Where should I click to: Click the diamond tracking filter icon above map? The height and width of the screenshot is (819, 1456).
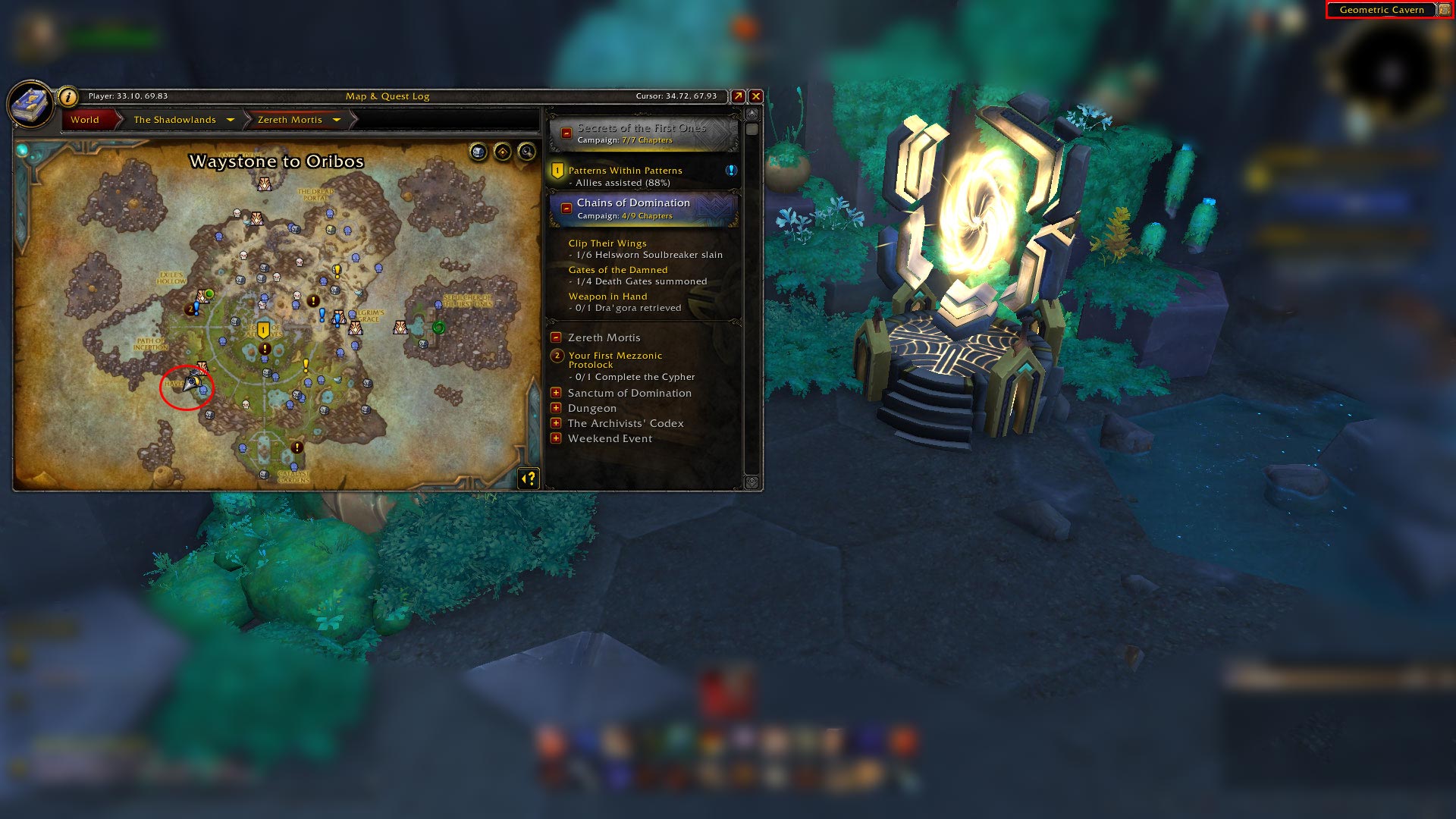(501, 152)
